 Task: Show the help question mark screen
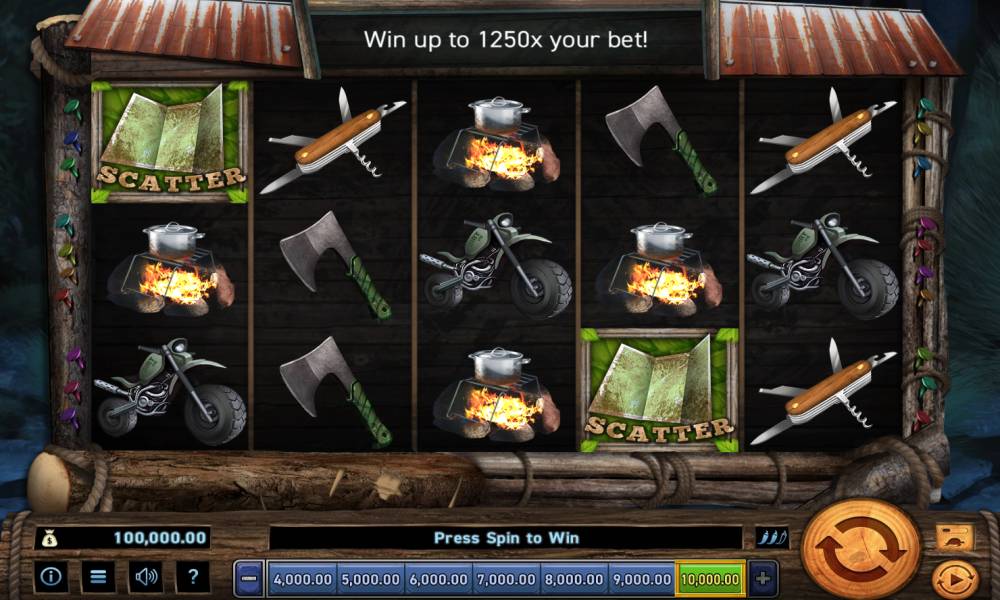pyautogui.click(x=193, y=576)
